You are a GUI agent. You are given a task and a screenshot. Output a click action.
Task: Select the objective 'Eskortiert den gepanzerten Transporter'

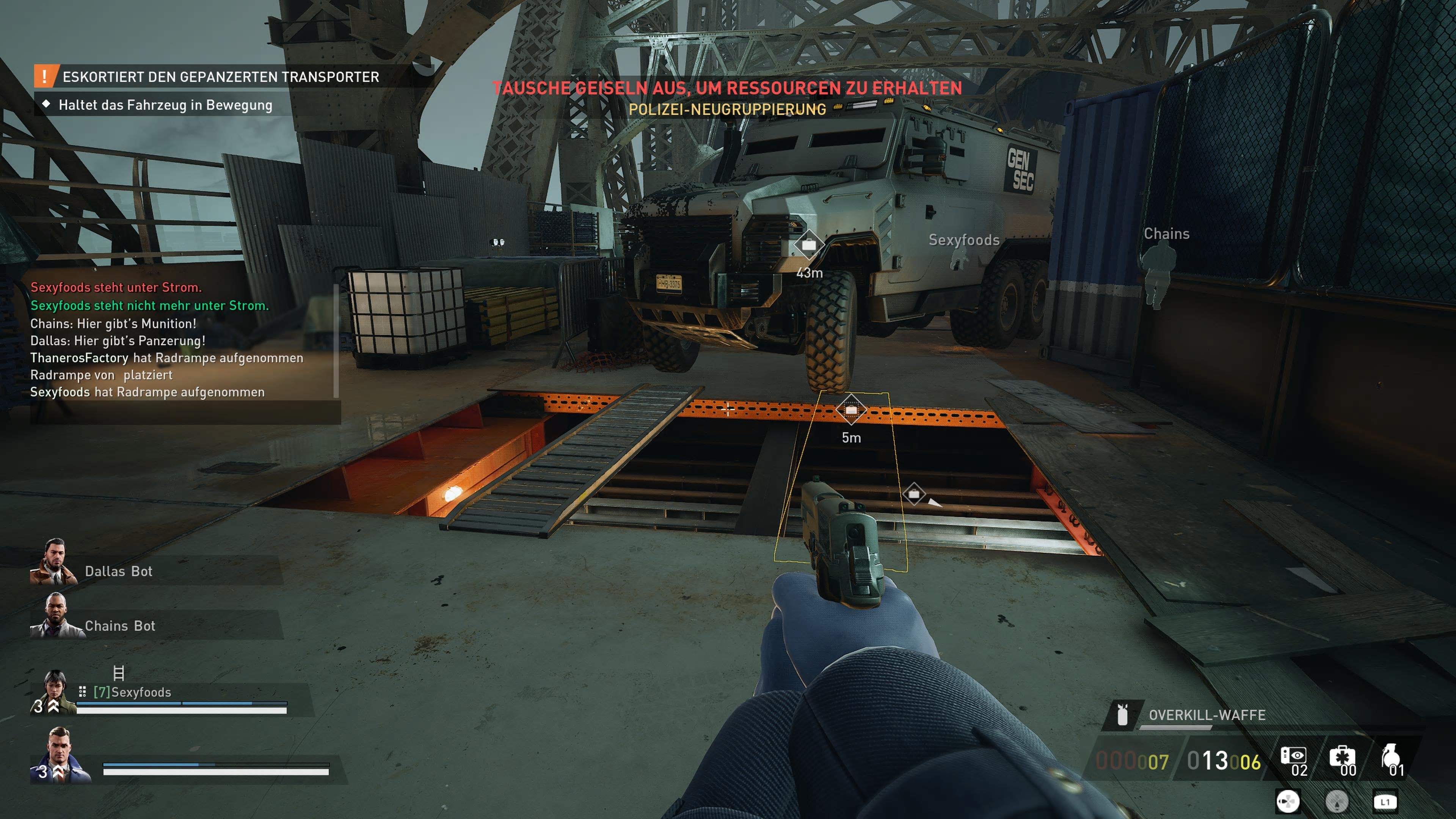220,77
